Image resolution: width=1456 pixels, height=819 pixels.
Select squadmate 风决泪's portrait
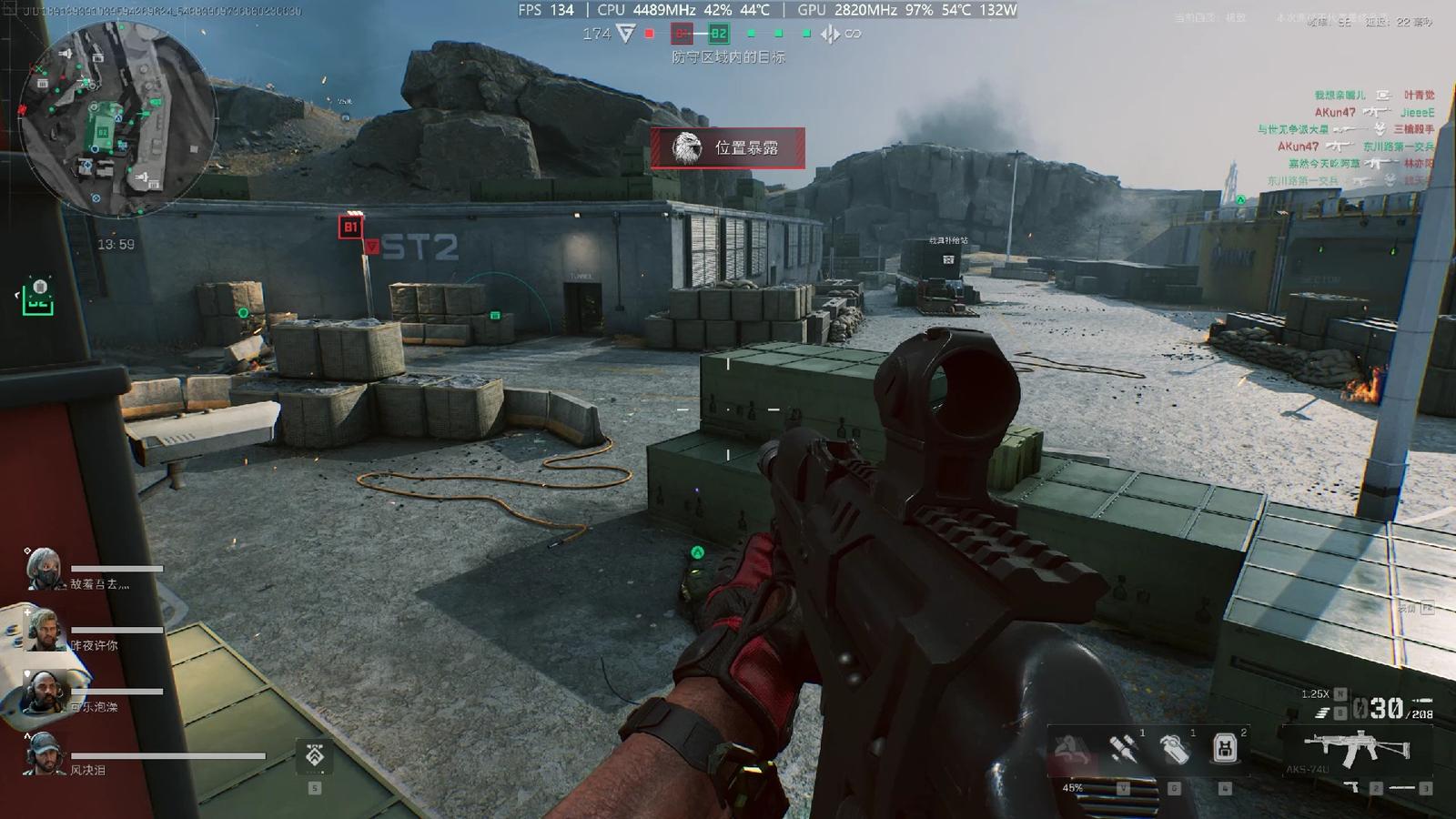(44, 754)
